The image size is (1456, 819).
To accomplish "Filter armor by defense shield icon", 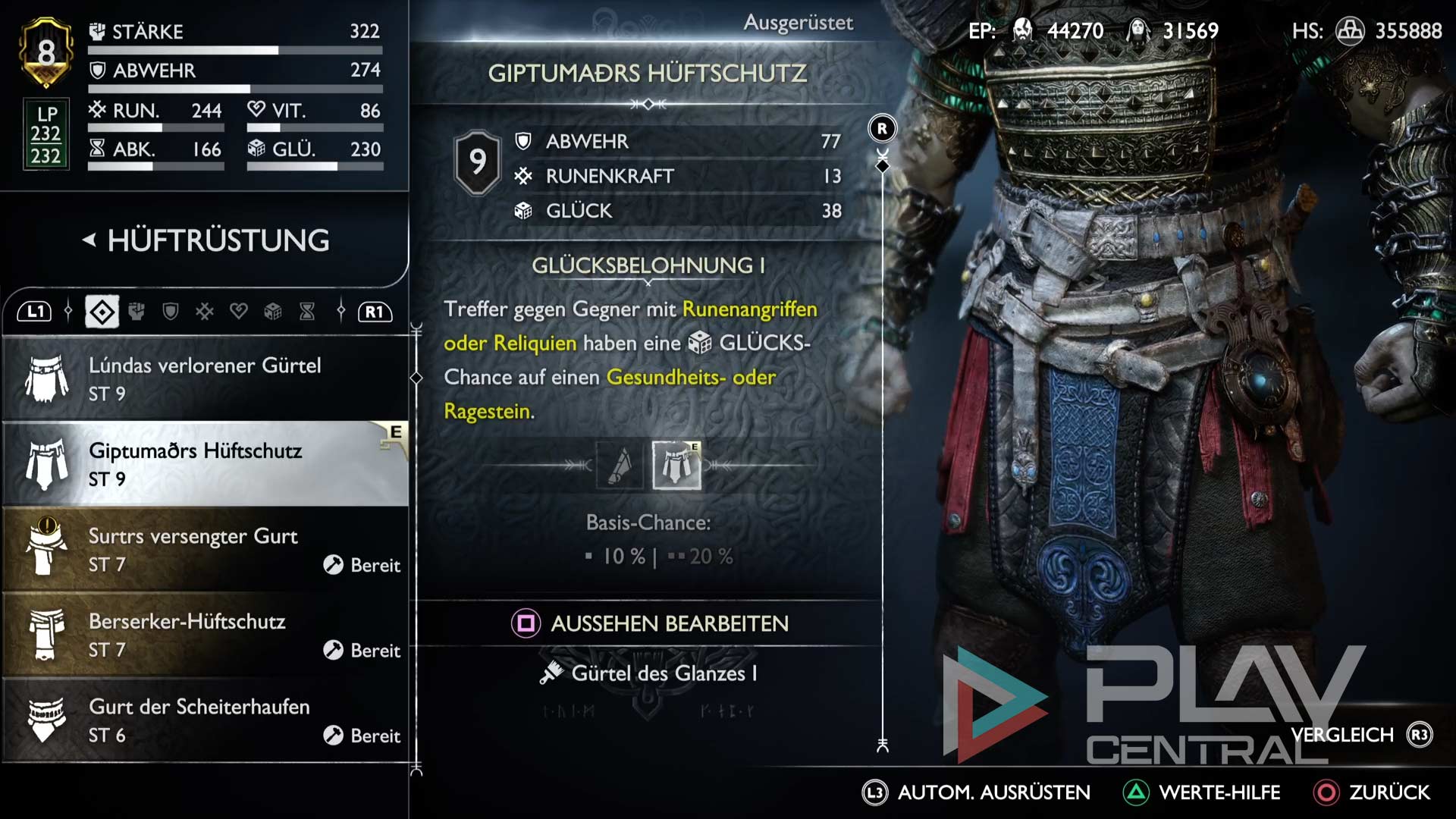I will coord(171,312).
